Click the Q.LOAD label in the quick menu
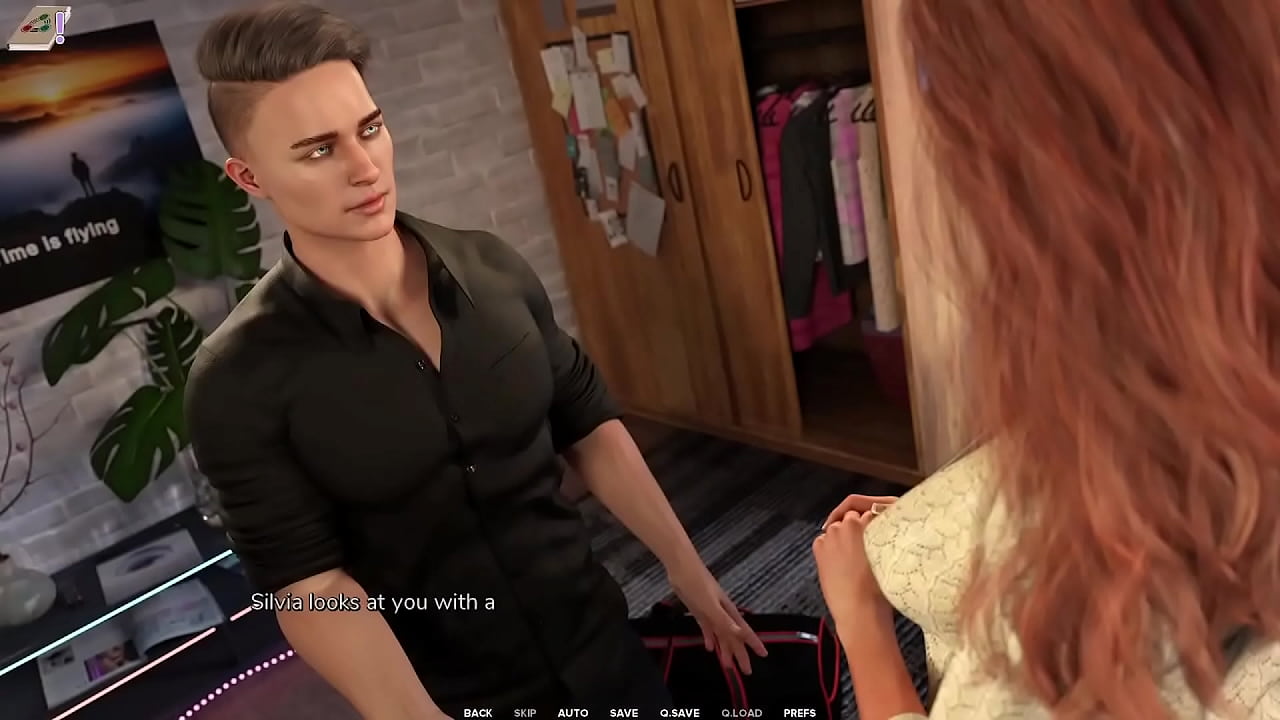The height and width of the screenshot is (720, 1280). 740,713
